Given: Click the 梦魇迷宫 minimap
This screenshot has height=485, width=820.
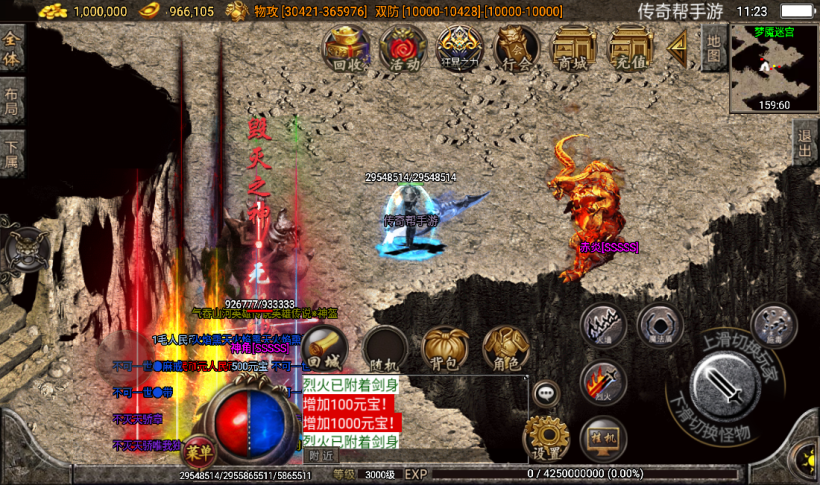Looking at the screenshot, I should [x=773, y=67].
